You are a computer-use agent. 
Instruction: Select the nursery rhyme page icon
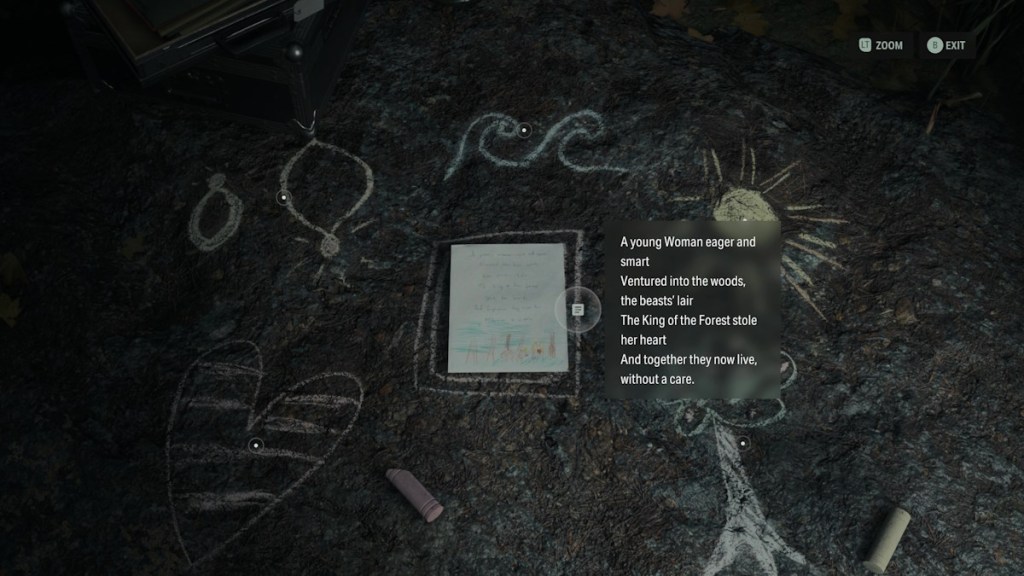578,310
